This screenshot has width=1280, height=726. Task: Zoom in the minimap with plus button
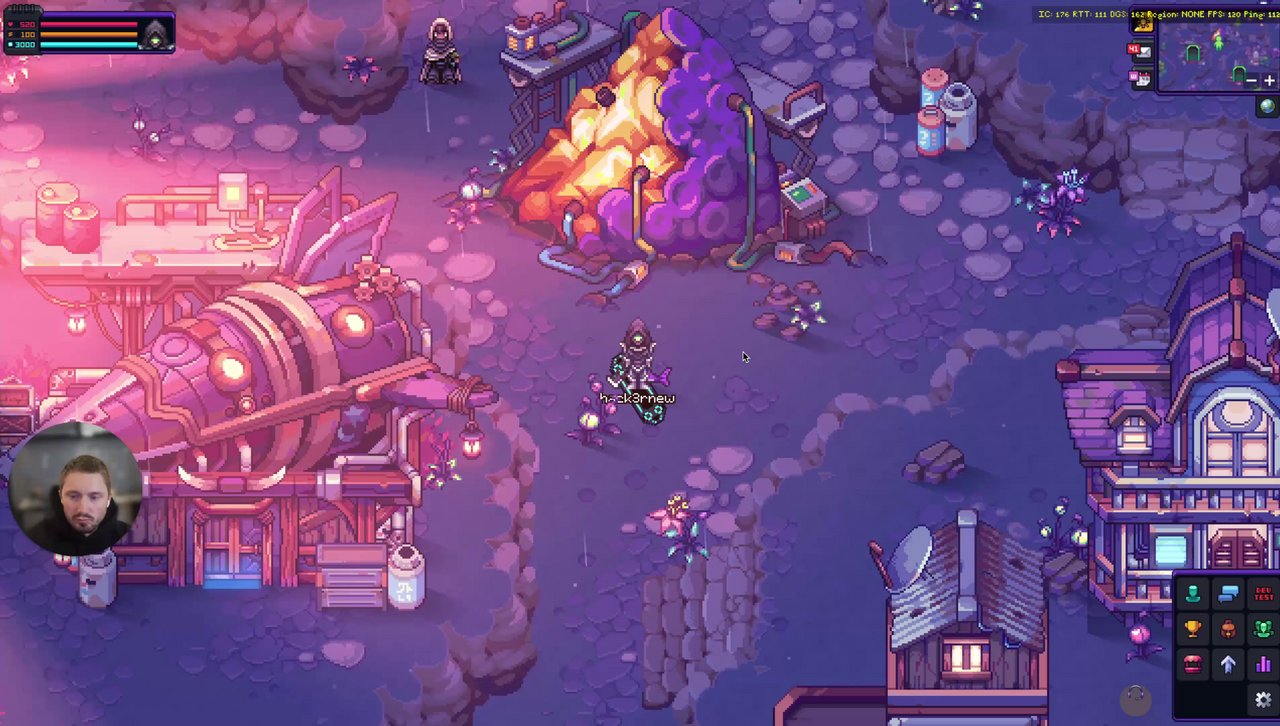[x=1269, y=81]
